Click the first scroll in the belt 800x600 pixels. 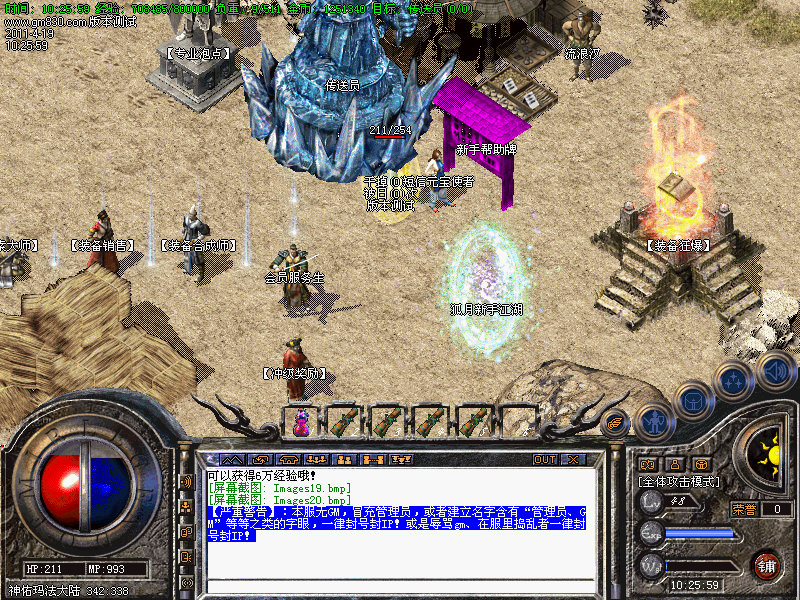pyautogui.click(x=343, y=421)
